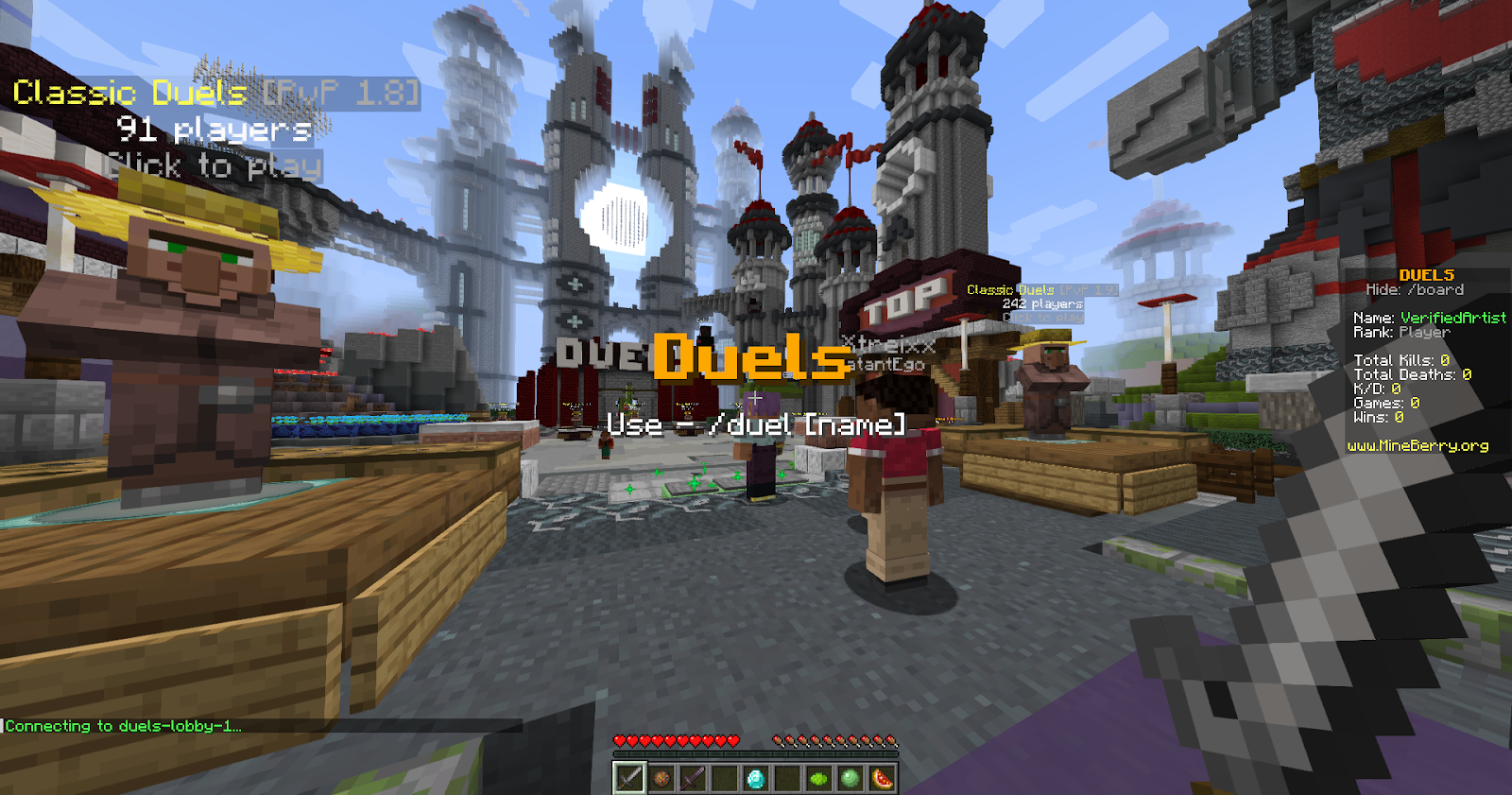Screen dimensions: 1512x795
Task: Click the crosshair at screen center
Action: pos(756,397)
